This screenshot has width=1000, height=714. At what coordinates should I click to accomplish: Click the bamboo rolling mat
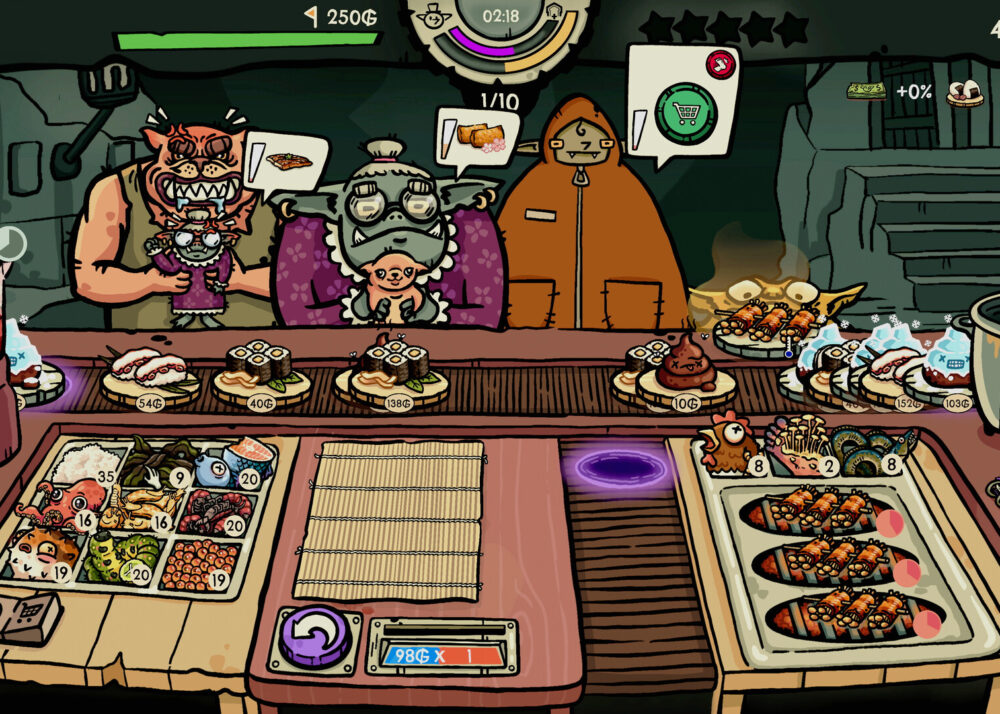point(390,519)
